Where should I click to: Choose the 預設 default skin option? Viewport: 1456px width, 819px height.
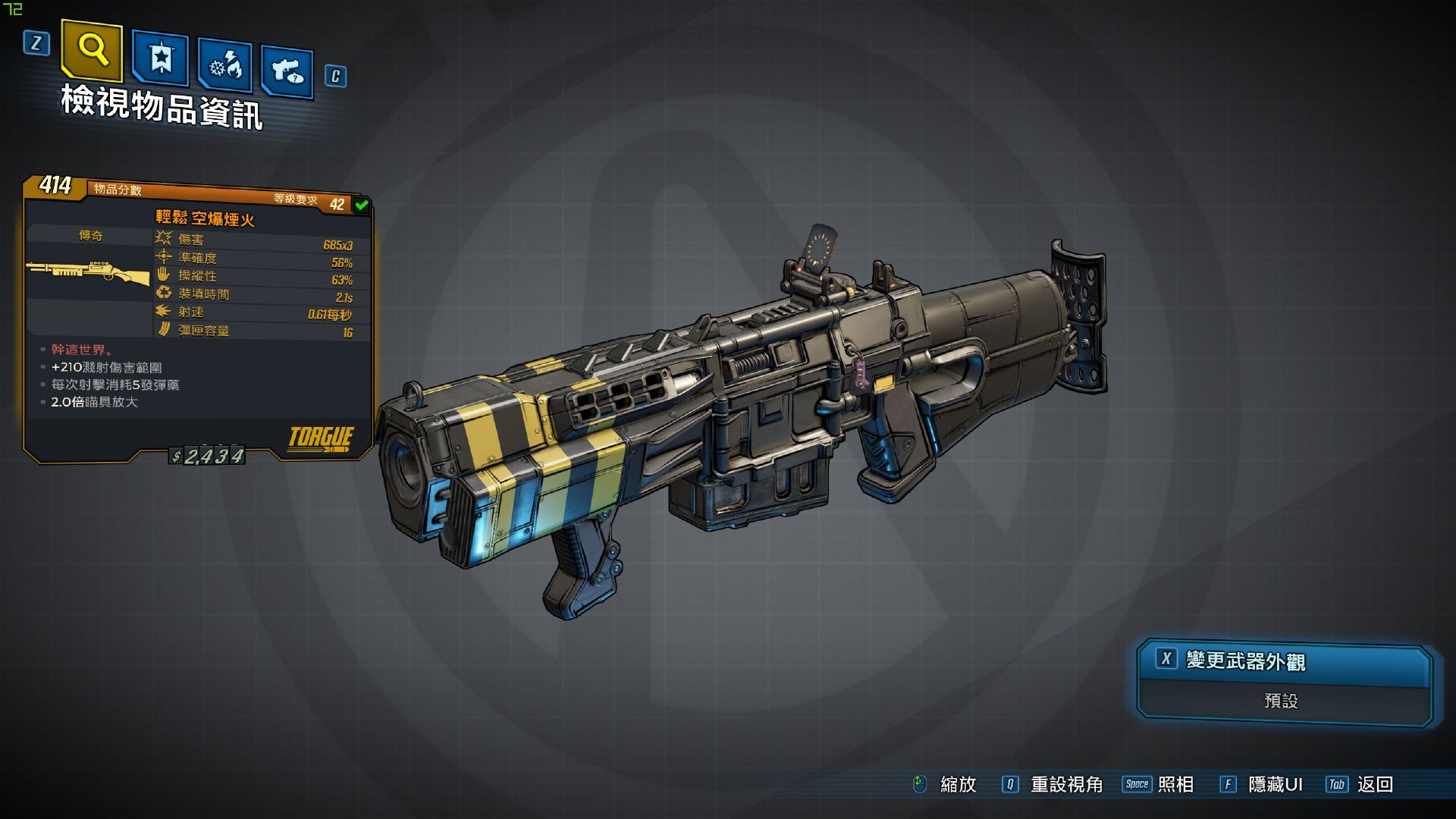[1282, 701]
